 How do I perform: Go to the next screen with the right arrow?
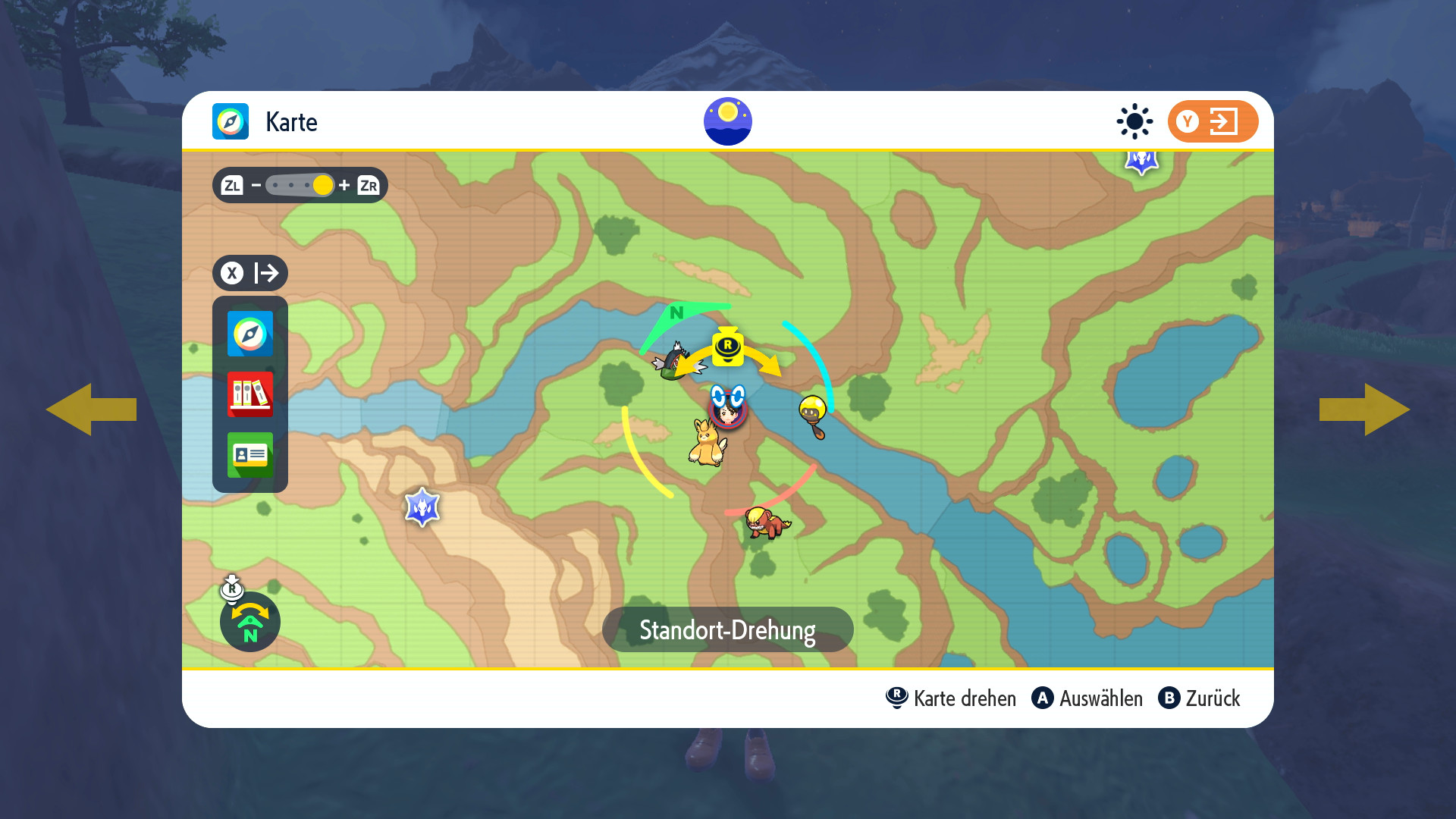tap(1365, 409)
